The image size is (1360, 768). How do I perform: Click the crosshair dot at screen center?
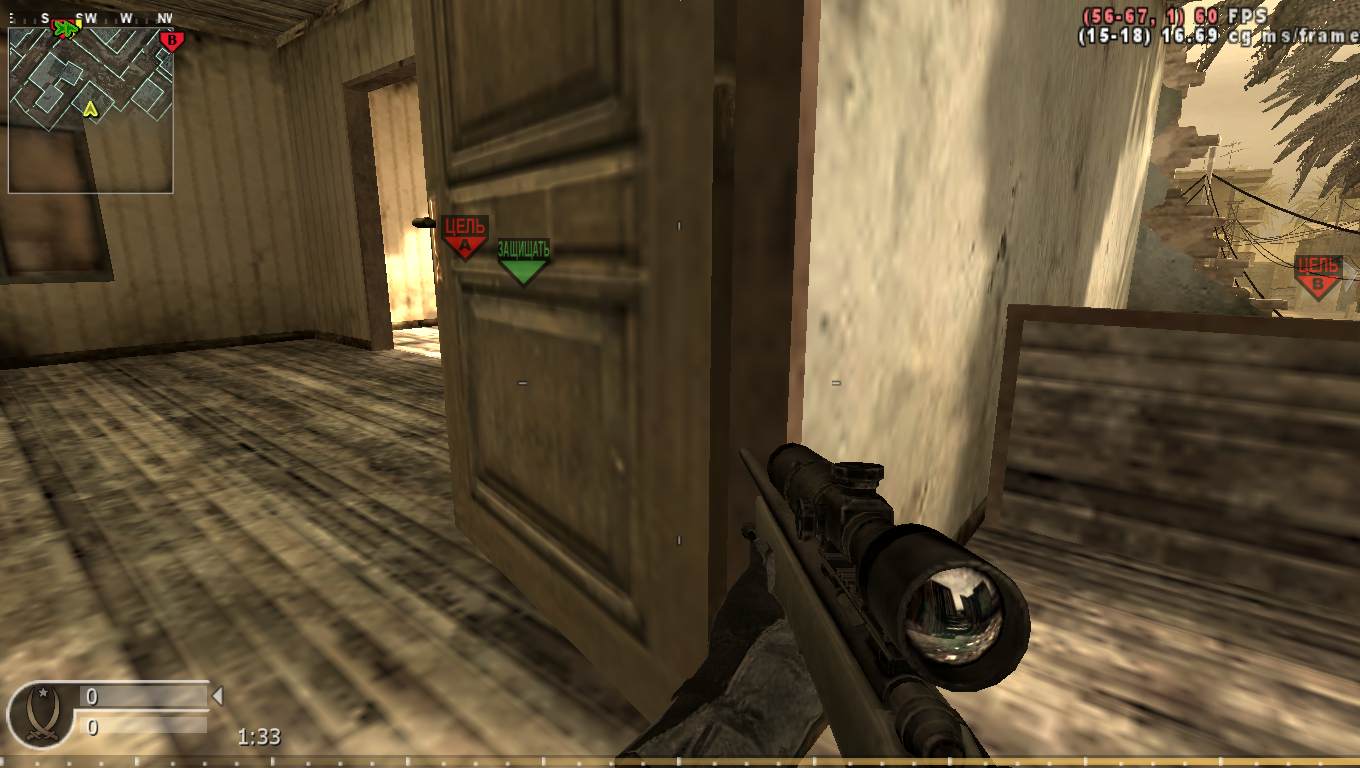point(680,384)
